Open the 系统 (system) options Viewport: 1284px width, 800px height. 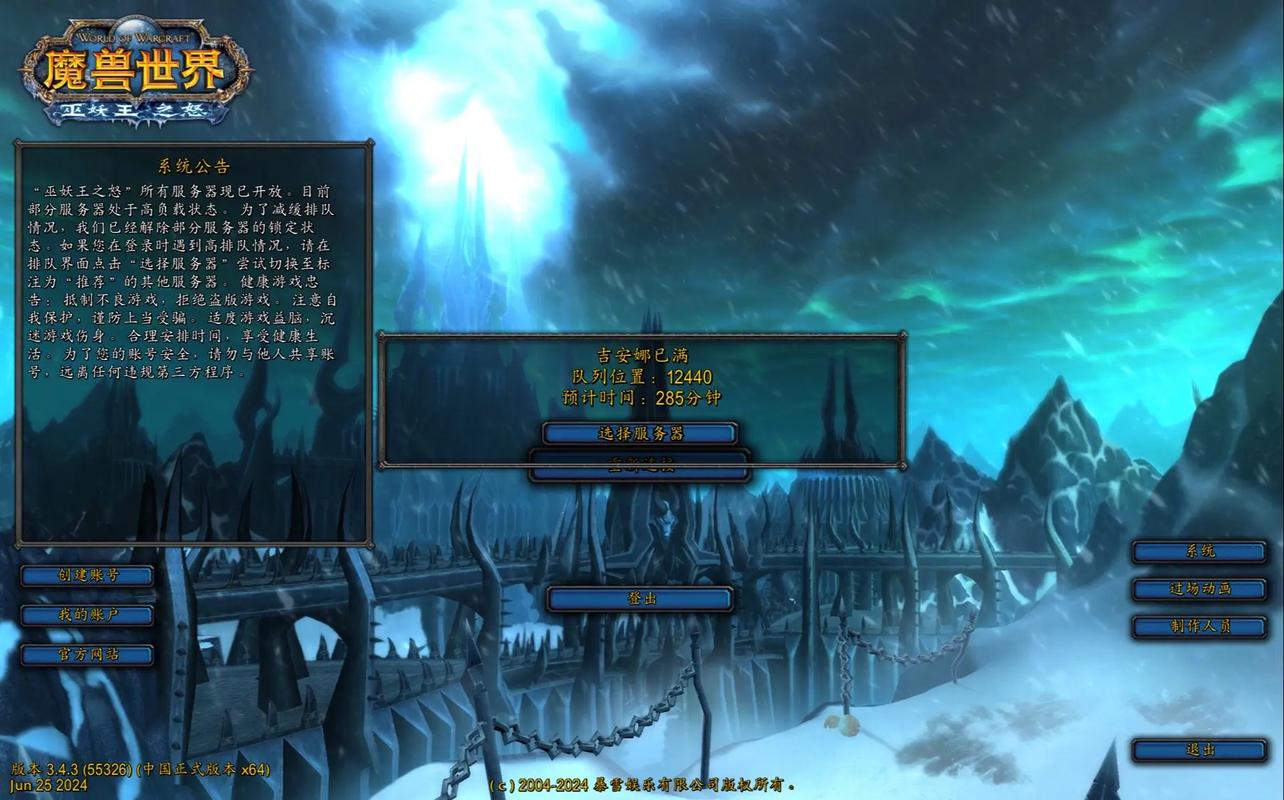pyautogui.click(x=1199, y=551)
